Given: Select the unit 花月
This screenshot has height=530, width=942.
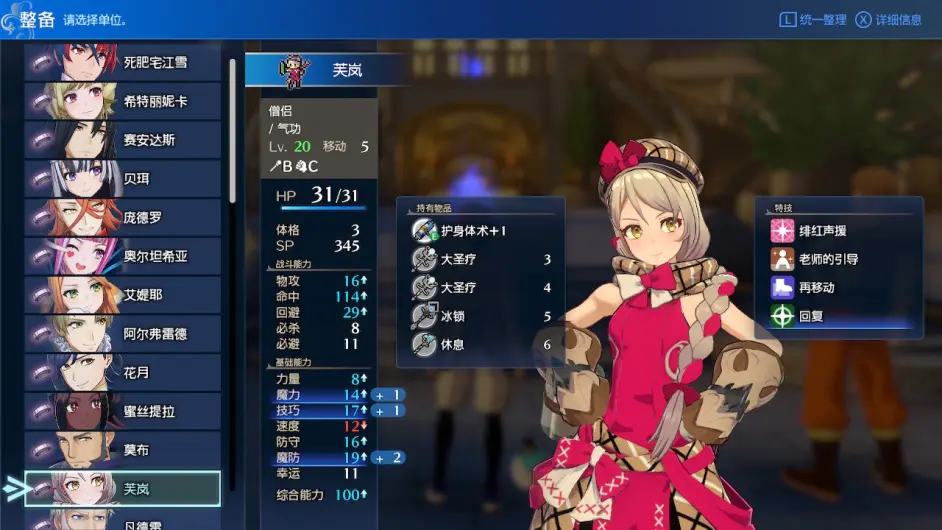Looking at the screenshot, I should (x=122, y=373).
